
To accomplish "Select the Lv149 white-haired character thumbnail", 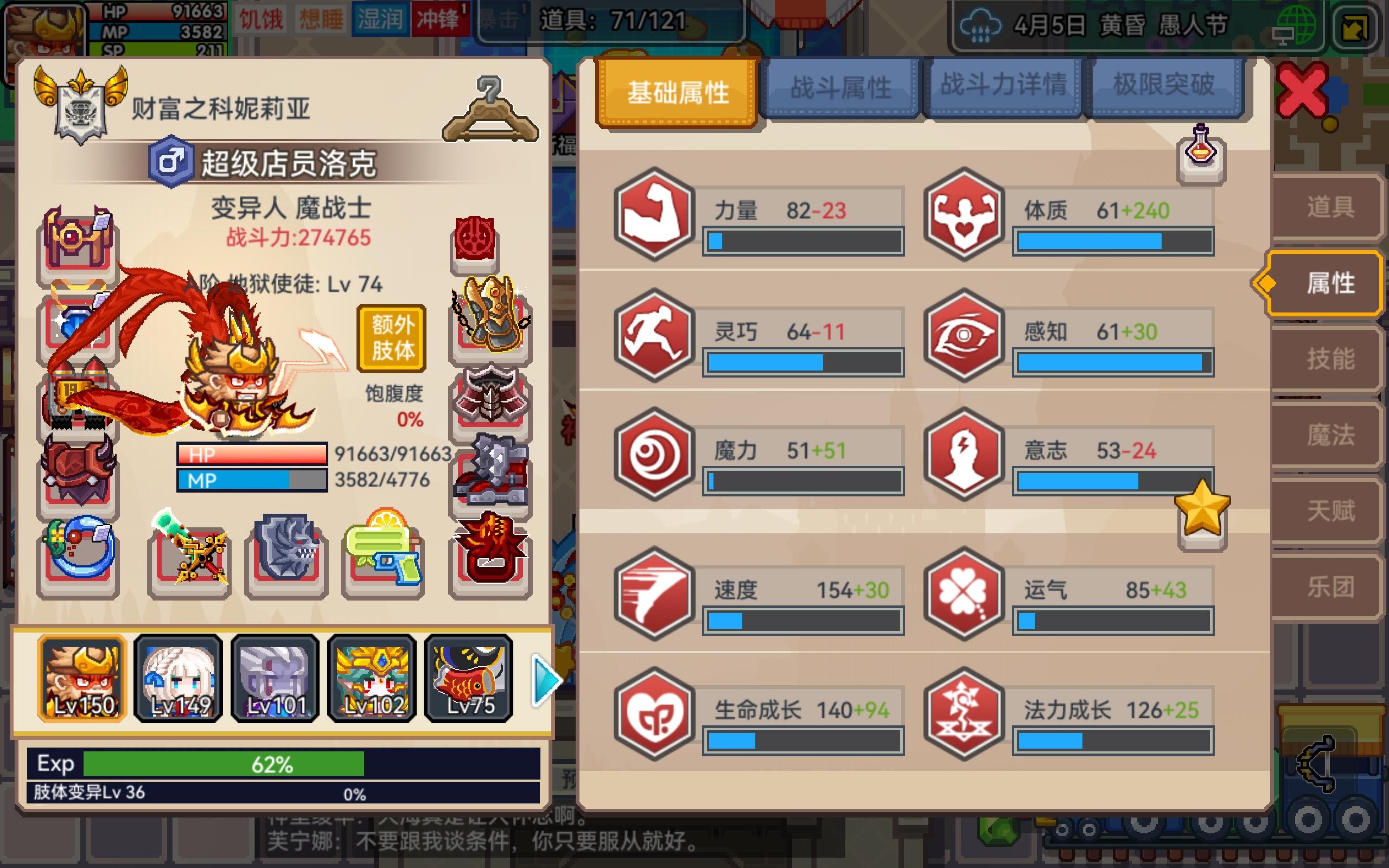I will pyautogui.click(x=178, y=679).
